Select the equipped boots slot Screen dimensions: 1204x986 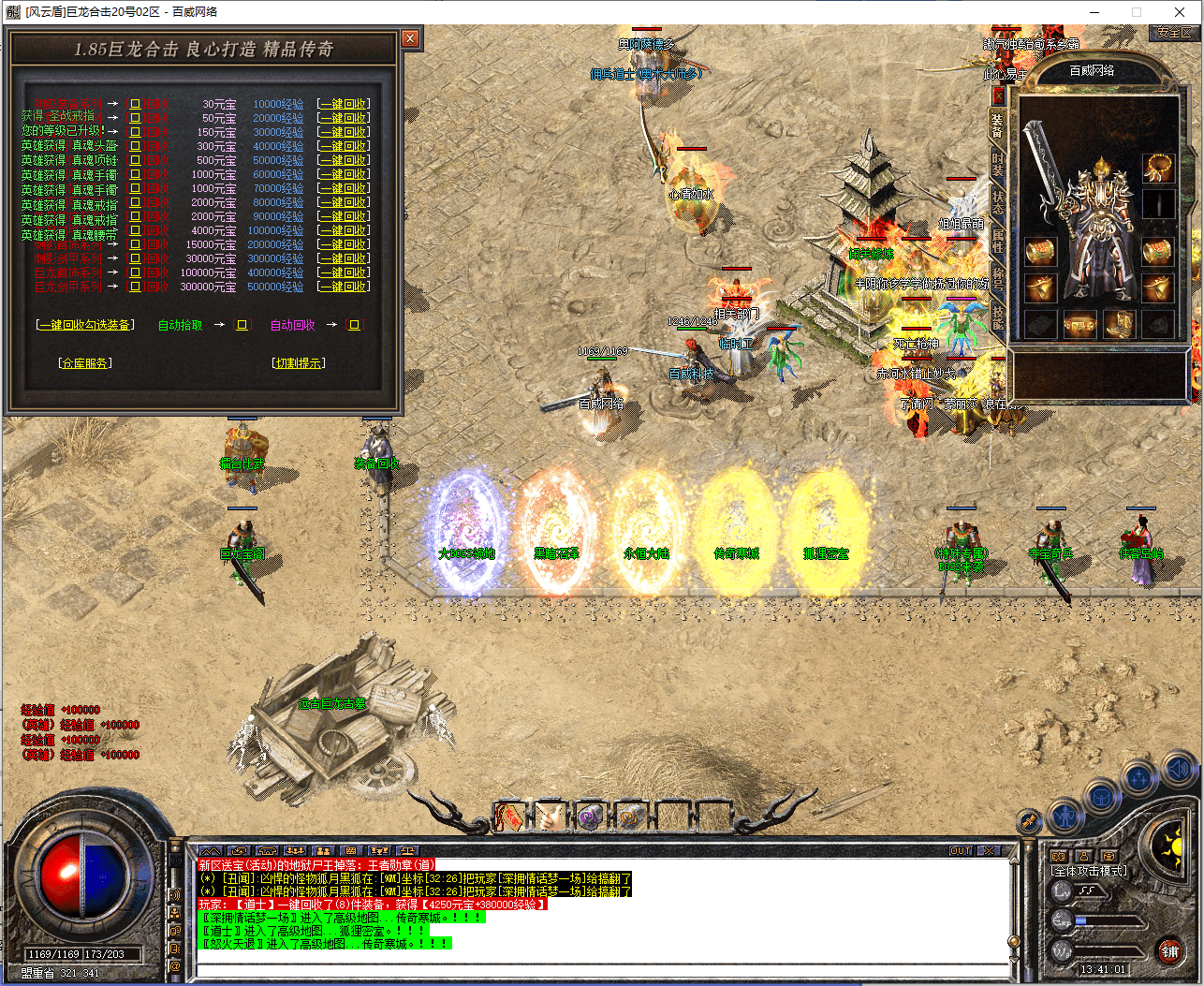(x=1119, y=324)
